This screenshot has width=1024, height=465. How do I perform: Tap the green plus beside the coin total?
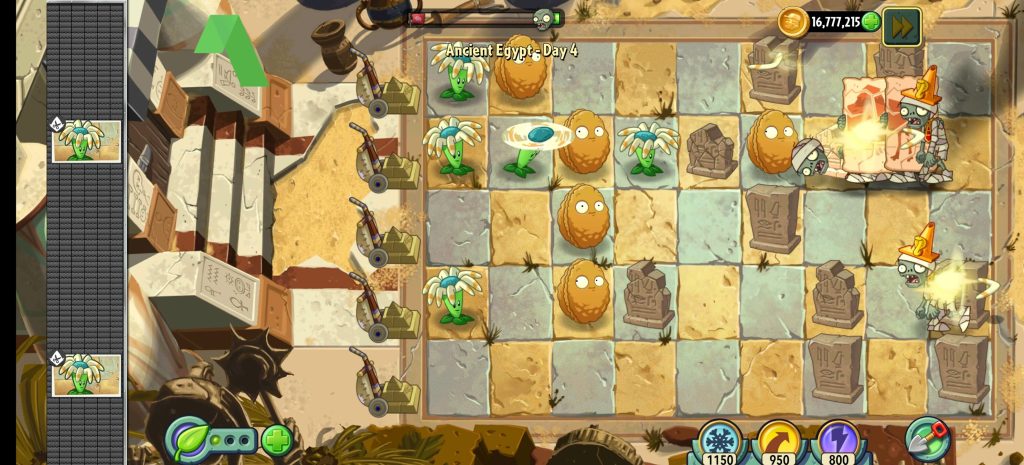(871, 21)
